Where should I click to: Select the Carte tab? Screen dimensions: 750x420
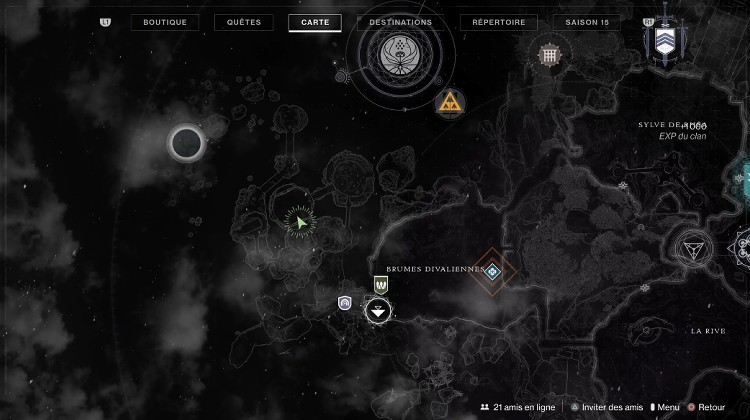click(x=315, y=22)
